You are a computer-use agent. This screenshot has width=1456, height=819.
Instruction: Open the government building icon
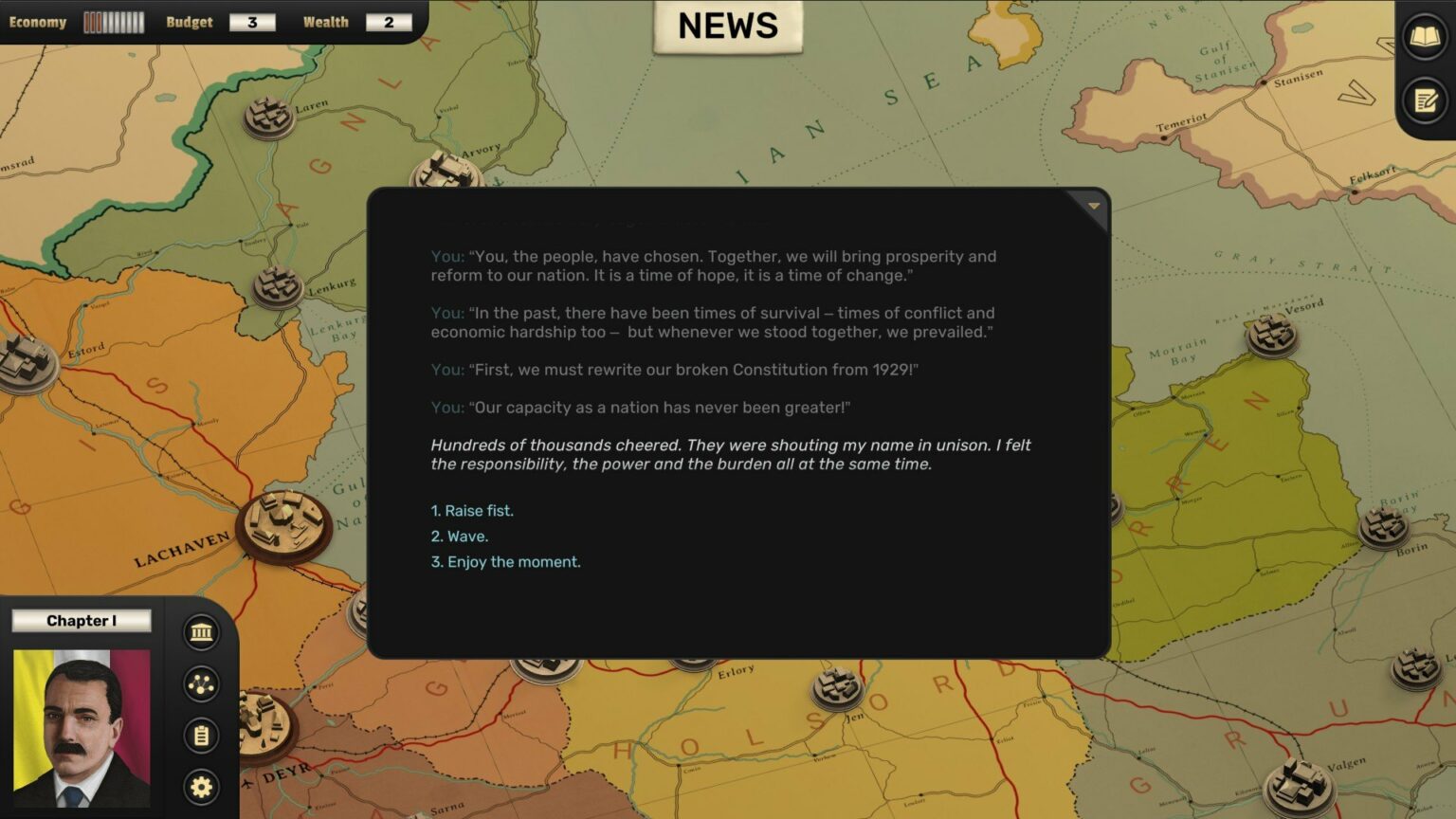201,632
